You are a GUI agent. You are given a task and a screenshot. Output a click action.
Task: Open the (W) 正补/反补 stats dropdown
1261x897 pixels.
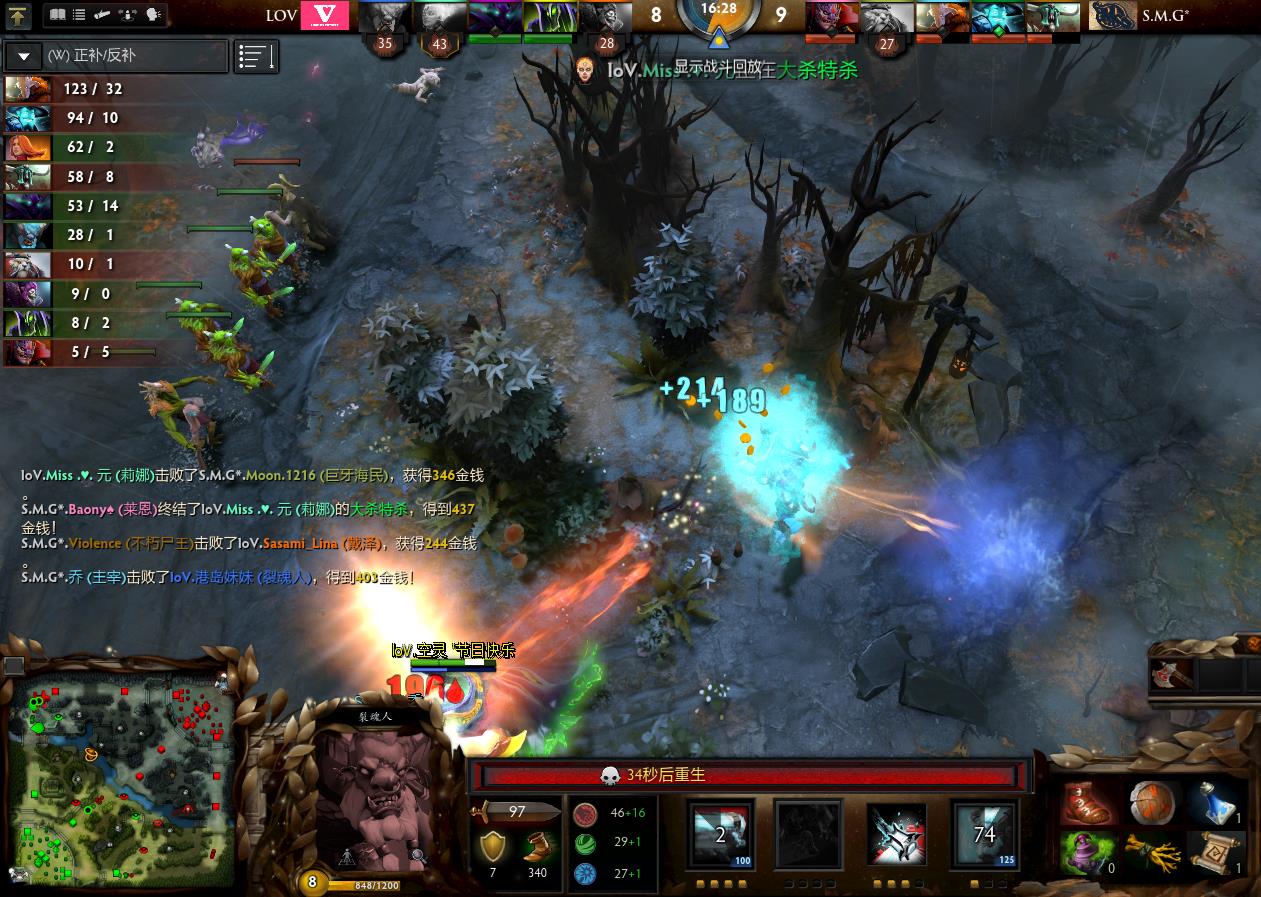[x=24, y=56]
